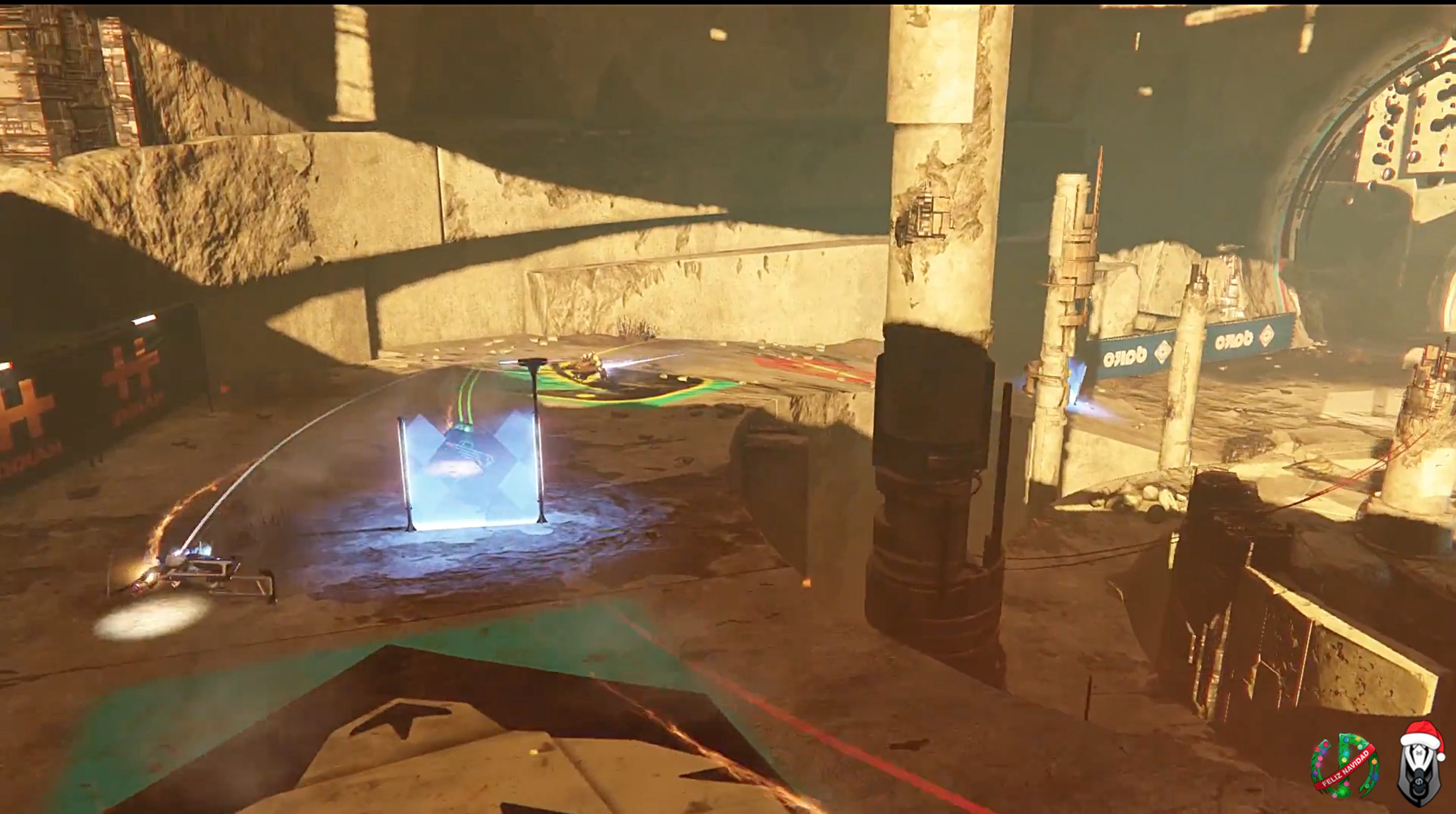
Task: Click the Santa hat mascot watermark
Action: tap(1418, 768)
